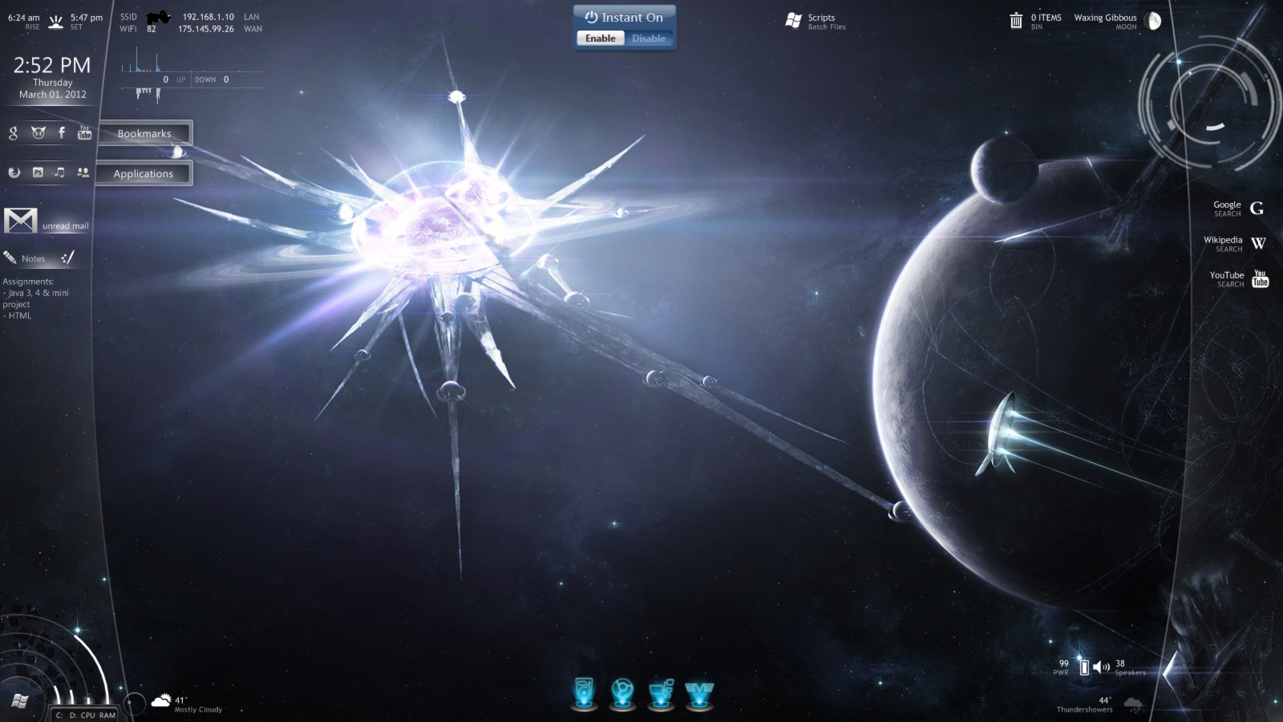Disable Instant On
Screen dimensions: 1283x722
tap(648, 38)
